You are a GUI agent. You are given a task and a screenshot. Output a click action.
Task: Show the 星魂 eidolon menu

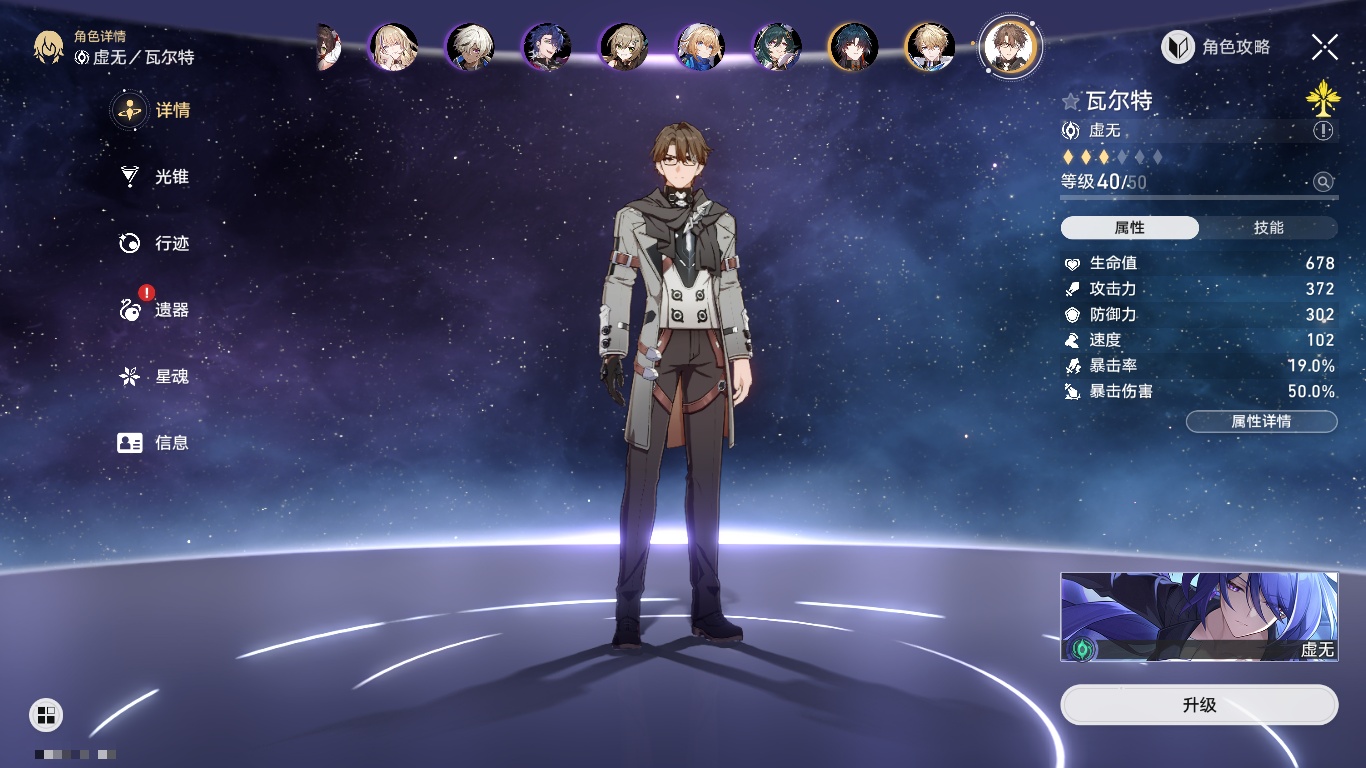155,377
